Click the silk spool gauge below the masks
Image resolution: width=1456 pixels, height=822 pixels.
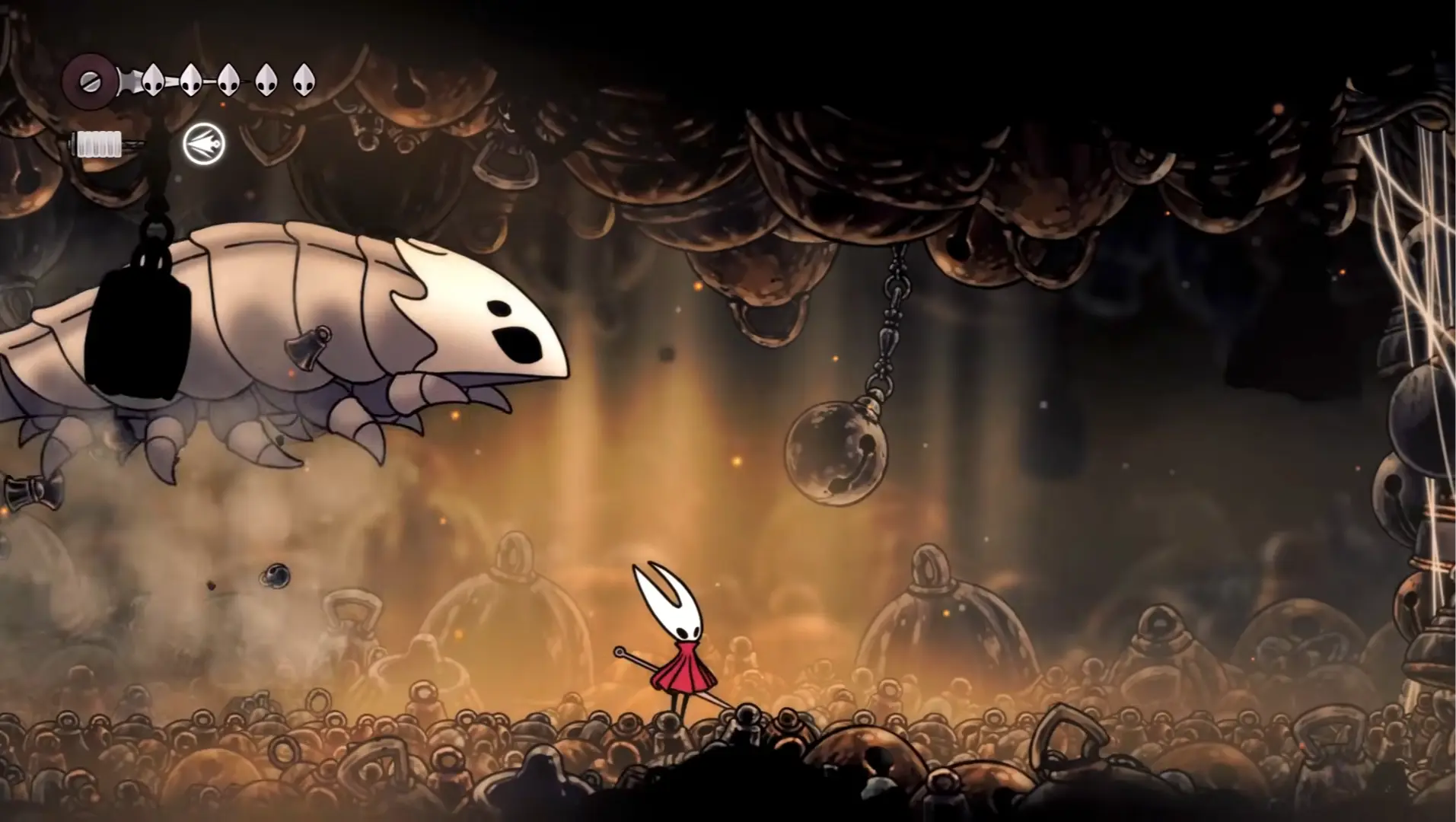click(97, 144)
